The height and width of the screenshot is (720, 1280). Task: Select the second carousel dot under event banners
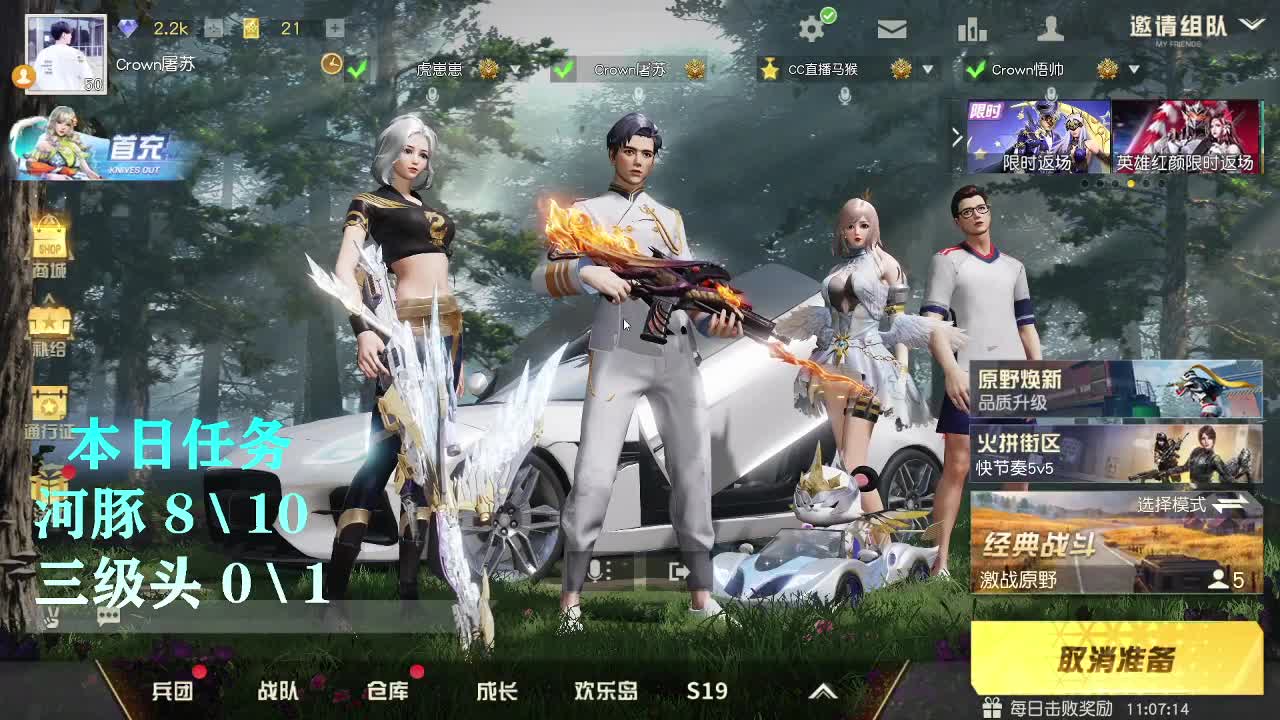(x=1100, y=183)
